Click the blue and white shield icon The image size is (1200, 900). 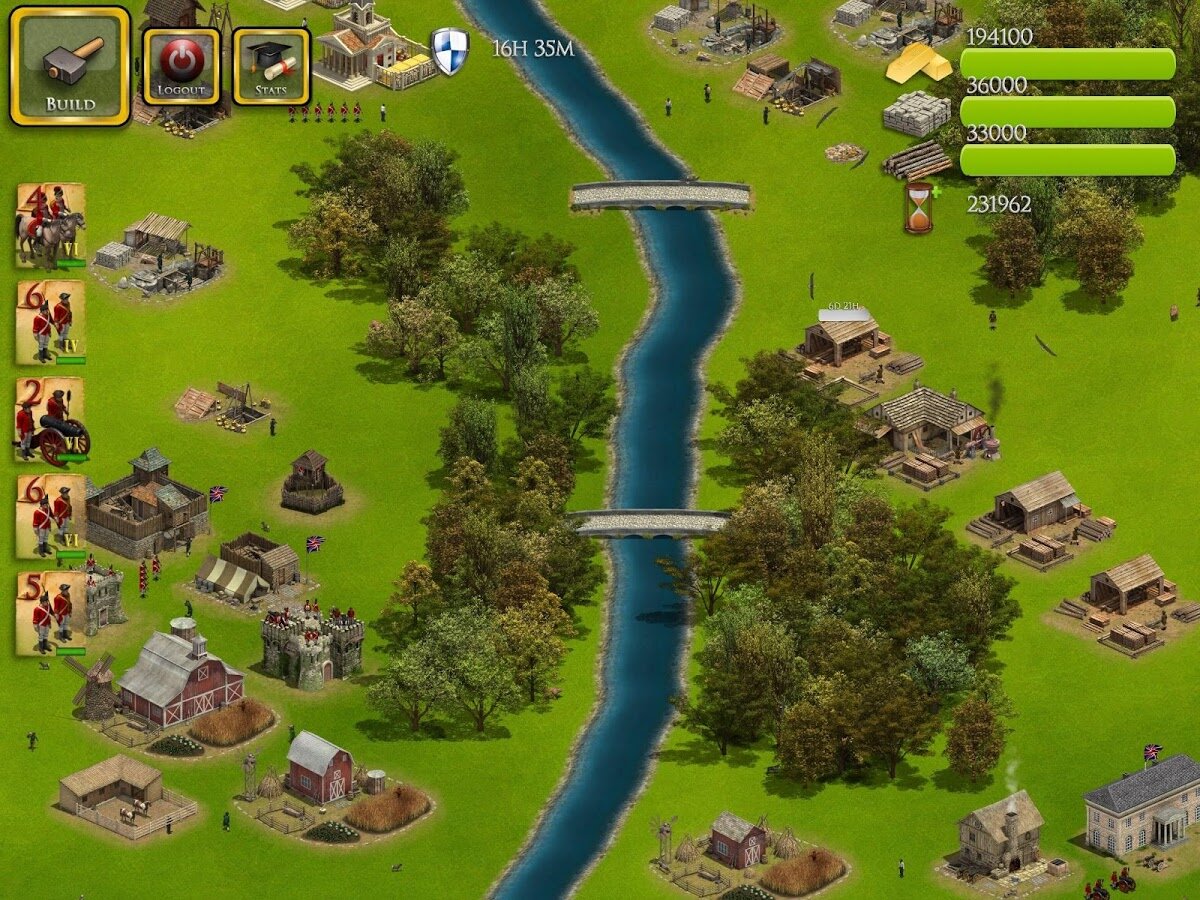(x=450, y=50)
